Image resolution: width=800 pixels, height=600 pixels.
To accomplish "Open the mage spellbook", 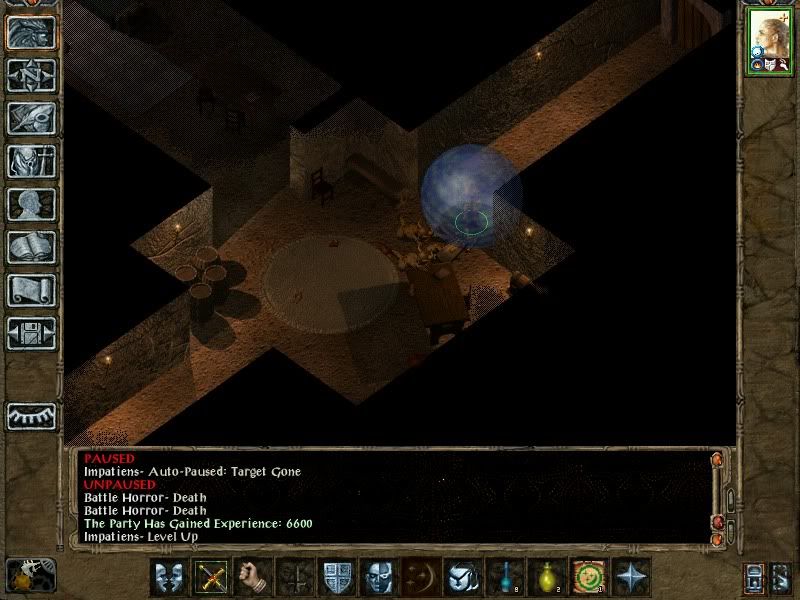I will click(31, 247).
